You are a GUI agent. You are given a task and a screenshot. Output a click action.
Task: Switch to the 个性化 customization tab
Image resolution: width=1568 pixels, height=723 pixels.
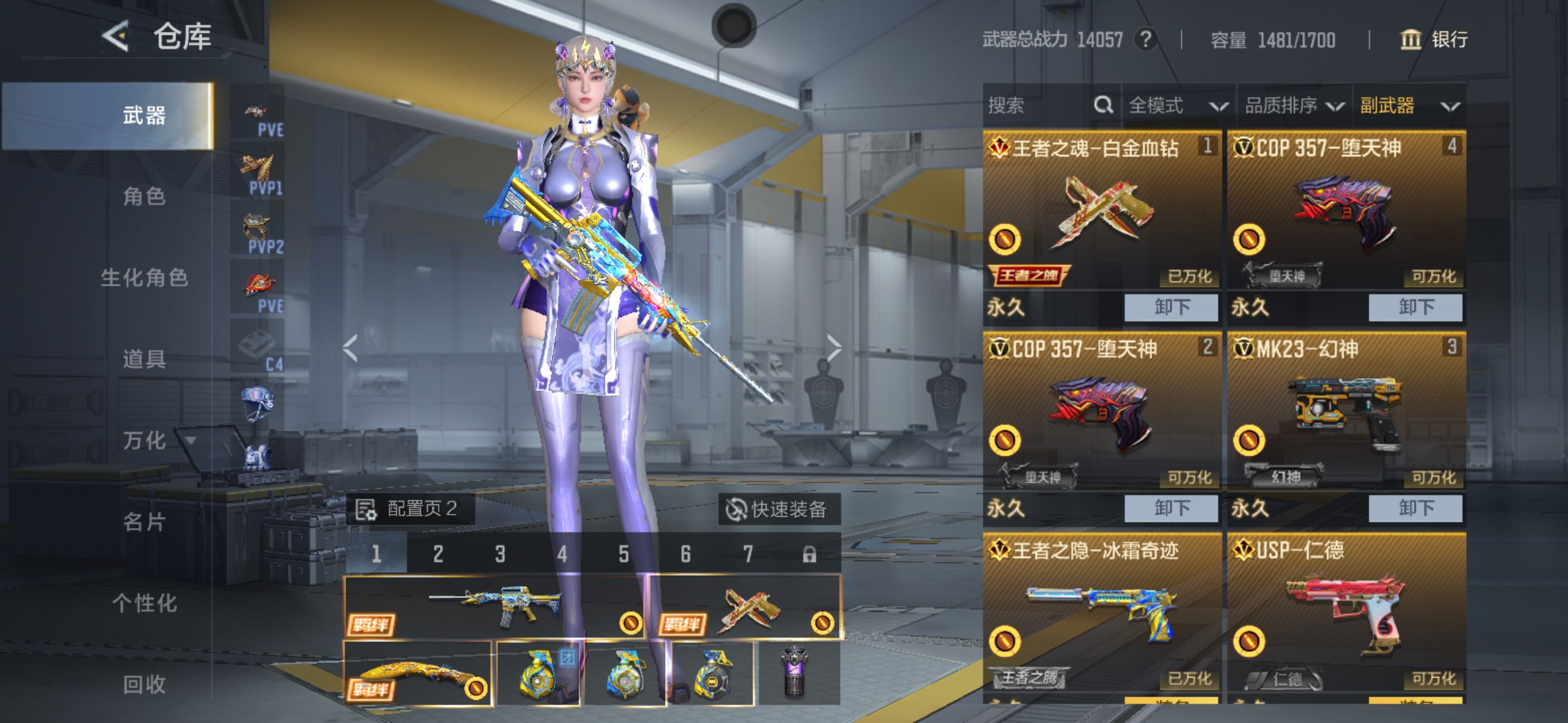coord(144,603)
